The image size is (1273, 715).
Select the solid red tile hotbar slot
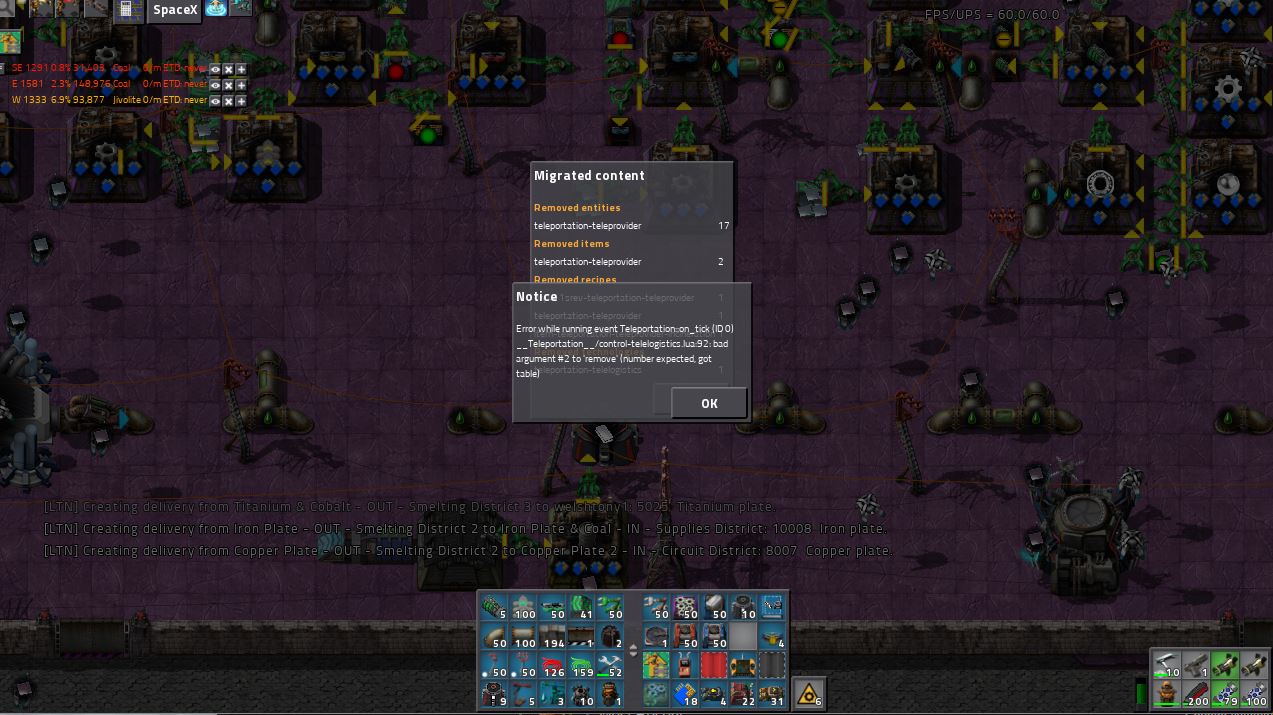(714, 665)
